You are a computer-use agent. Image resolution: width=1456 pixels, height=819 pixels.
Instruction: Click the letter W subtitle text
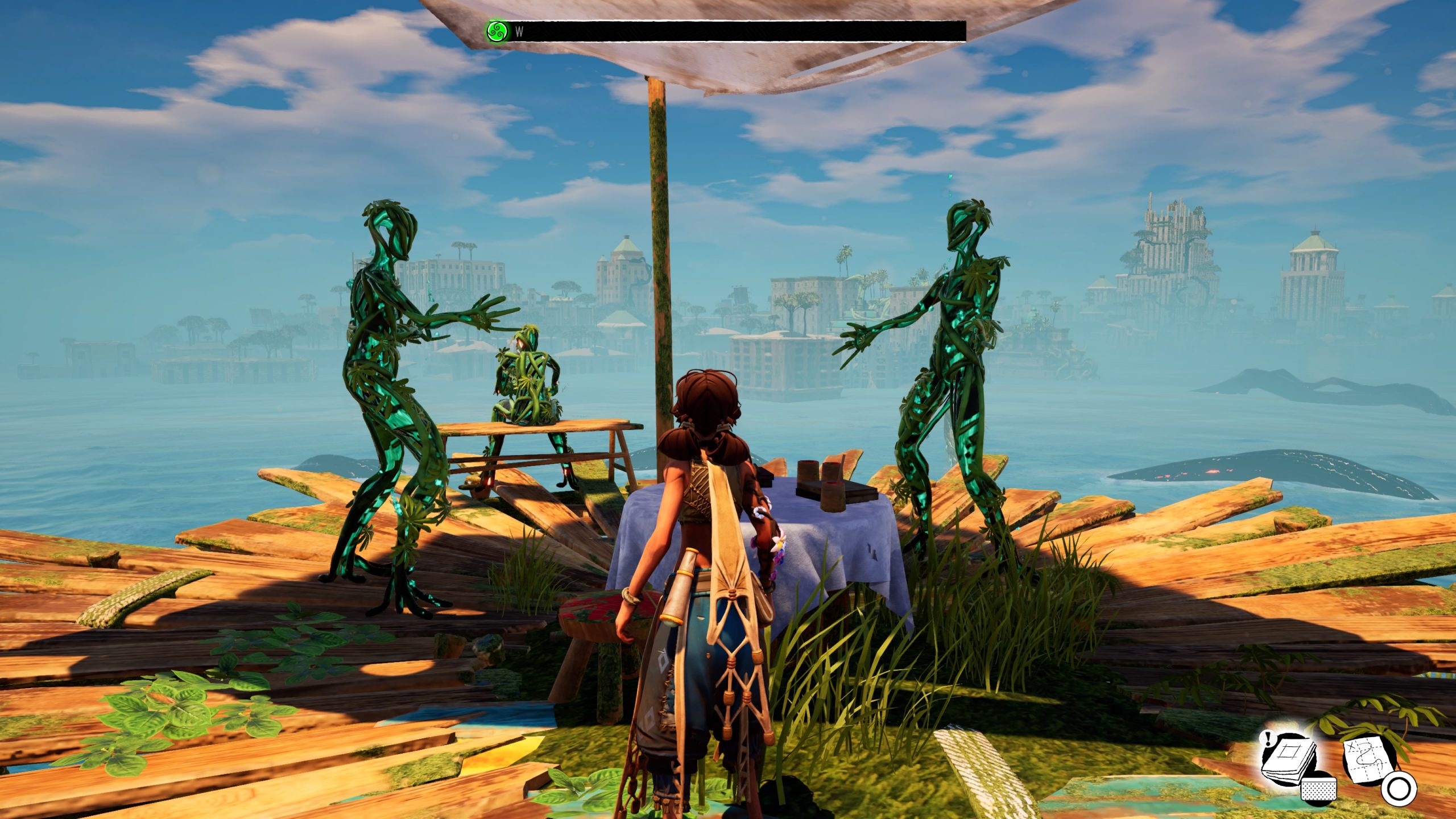[518, 32]
